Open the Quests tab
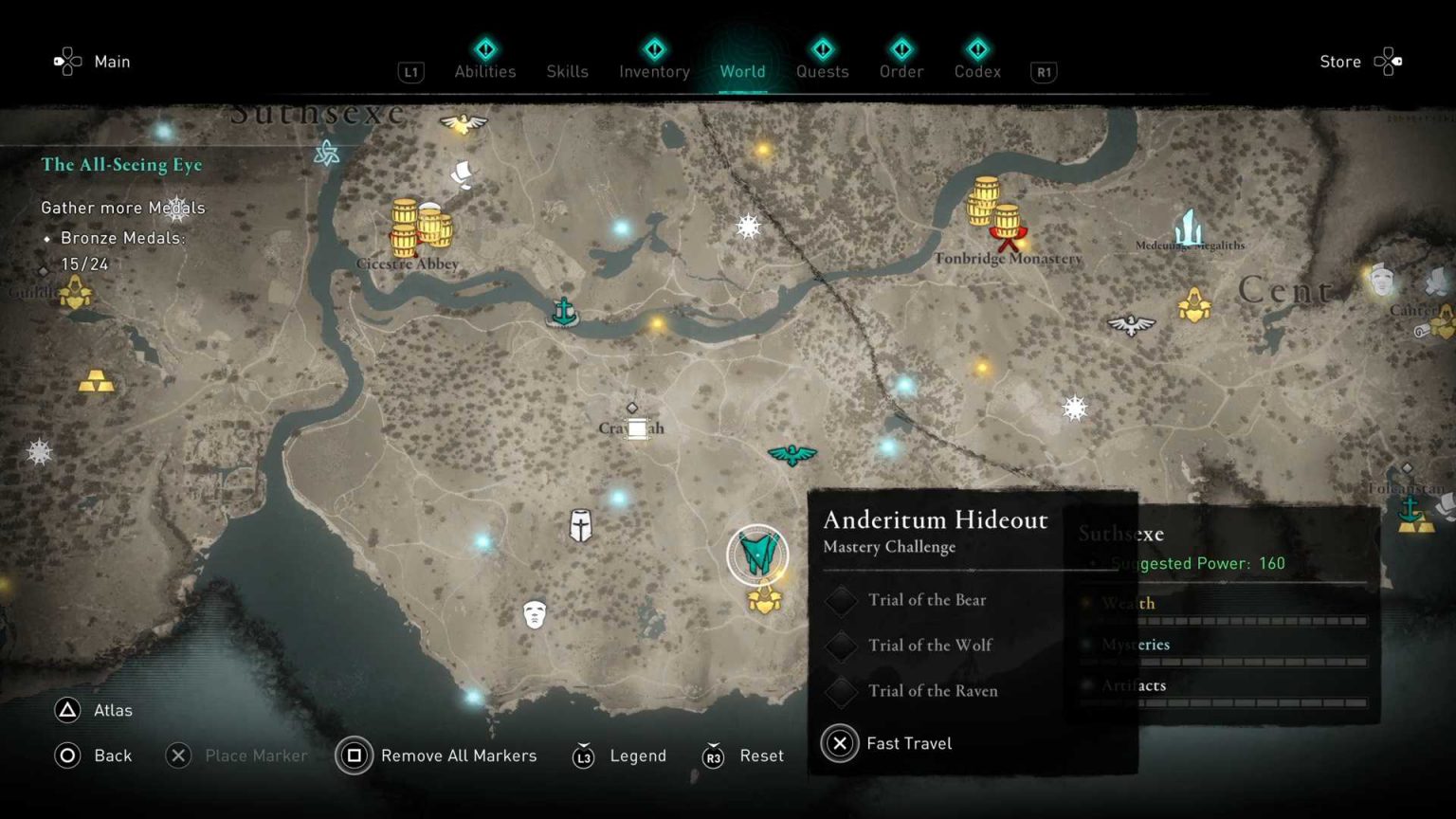The width and height of the screenshot is (1456, 819). [x=822, y=71]
